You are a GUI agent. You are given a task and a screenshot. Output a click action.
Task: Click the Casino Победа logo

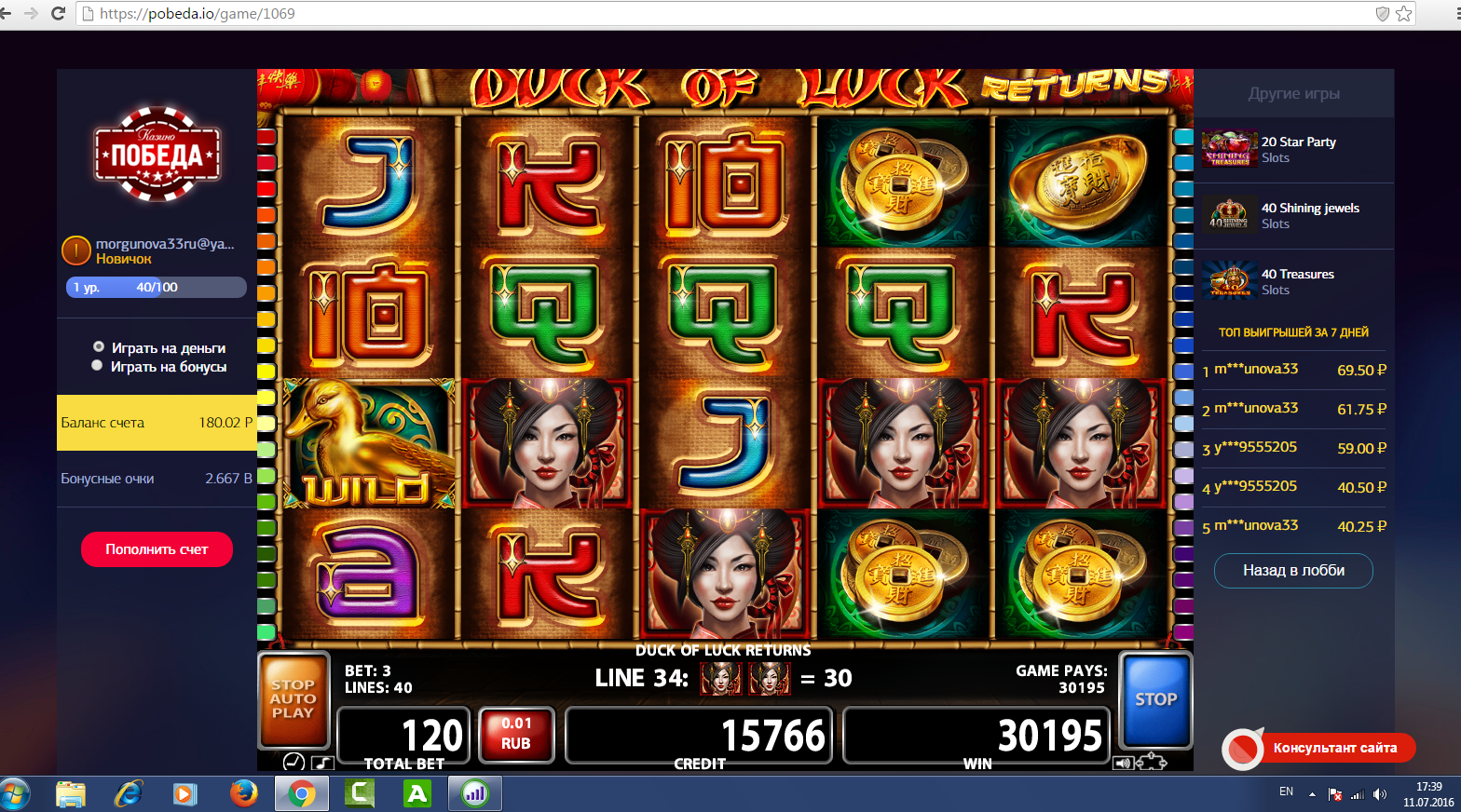tap(157, 154)
